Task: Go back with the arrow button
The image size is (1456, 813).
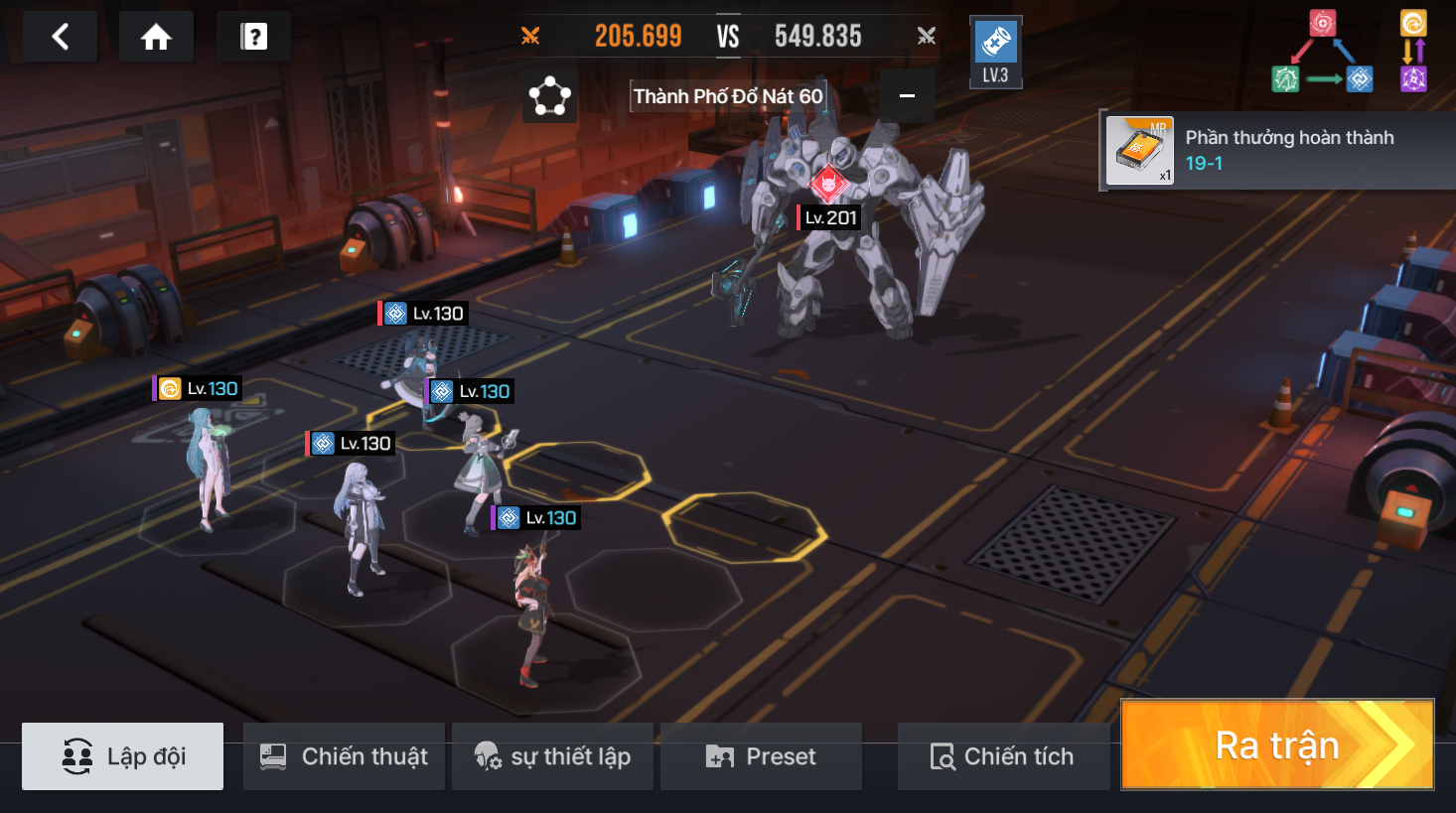Action: pyautogui.click(x=60, y=37)
